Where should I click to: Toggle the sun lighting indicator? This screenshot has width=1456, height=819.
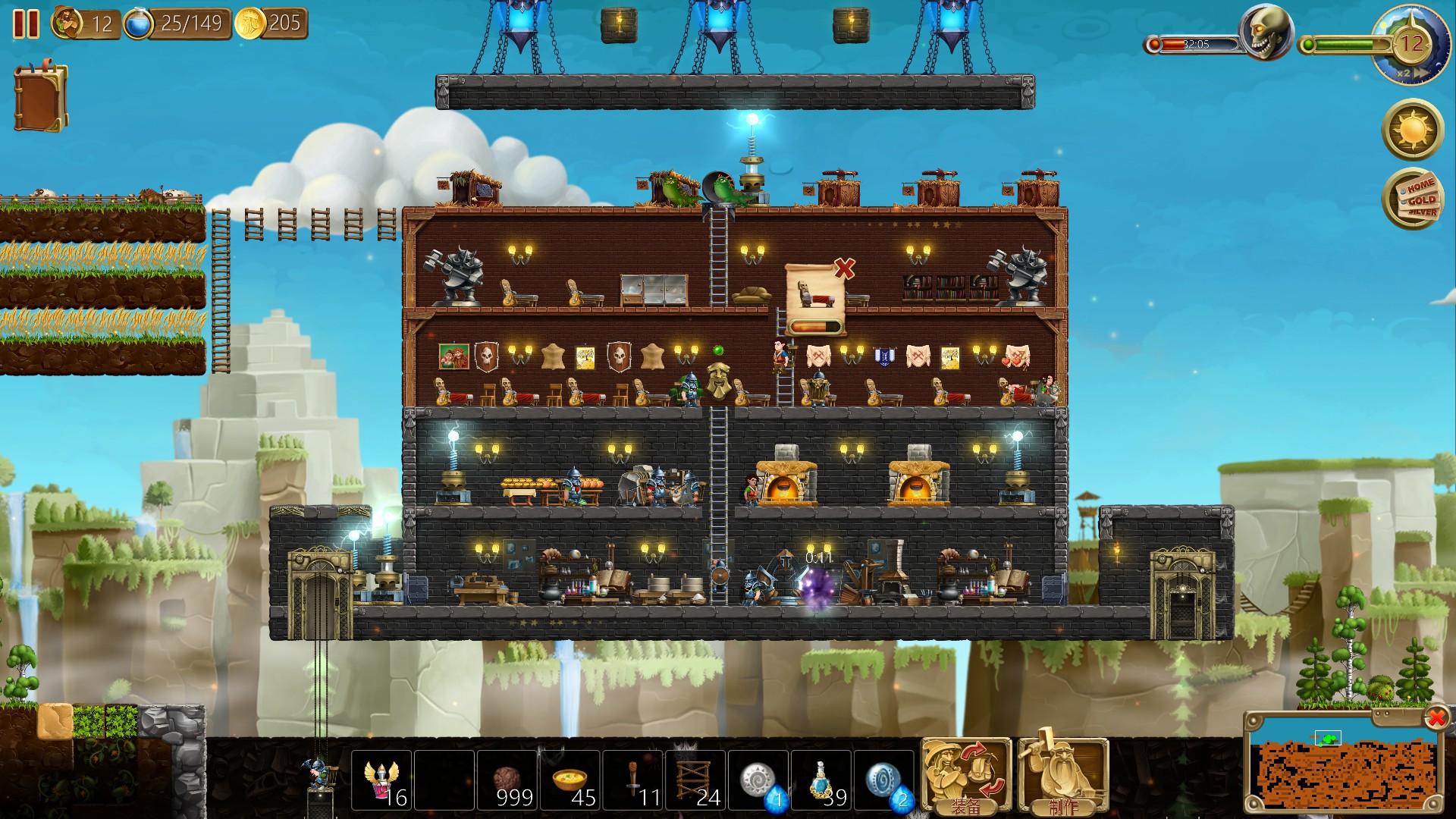(1412, 130)
